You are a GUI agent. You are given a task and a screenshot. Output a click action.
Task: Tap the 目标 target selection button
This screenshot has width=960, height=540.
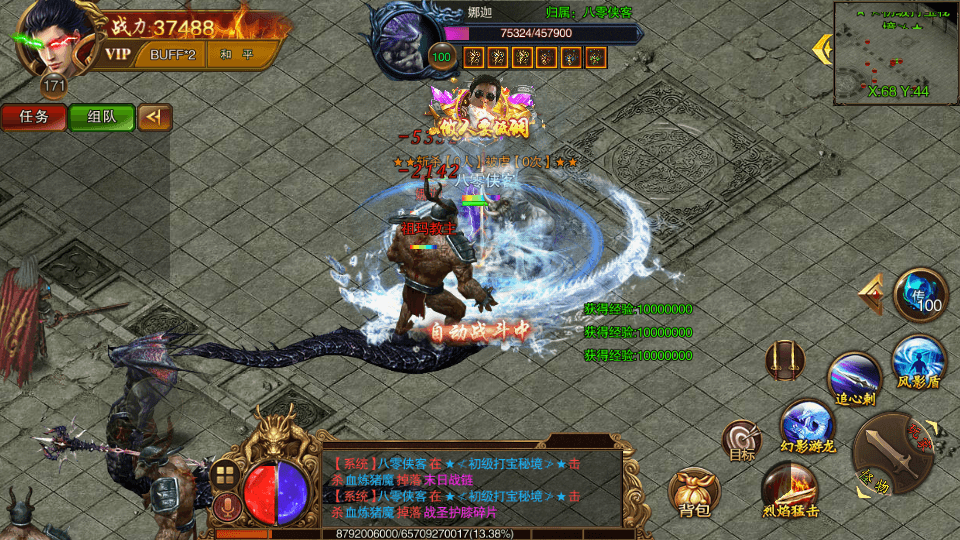coord(742,440)
